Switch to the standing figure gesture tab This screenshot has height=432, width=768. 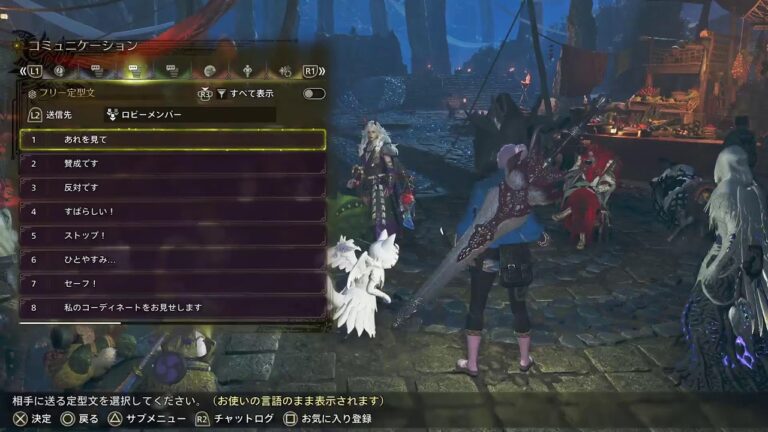[246, 71]
